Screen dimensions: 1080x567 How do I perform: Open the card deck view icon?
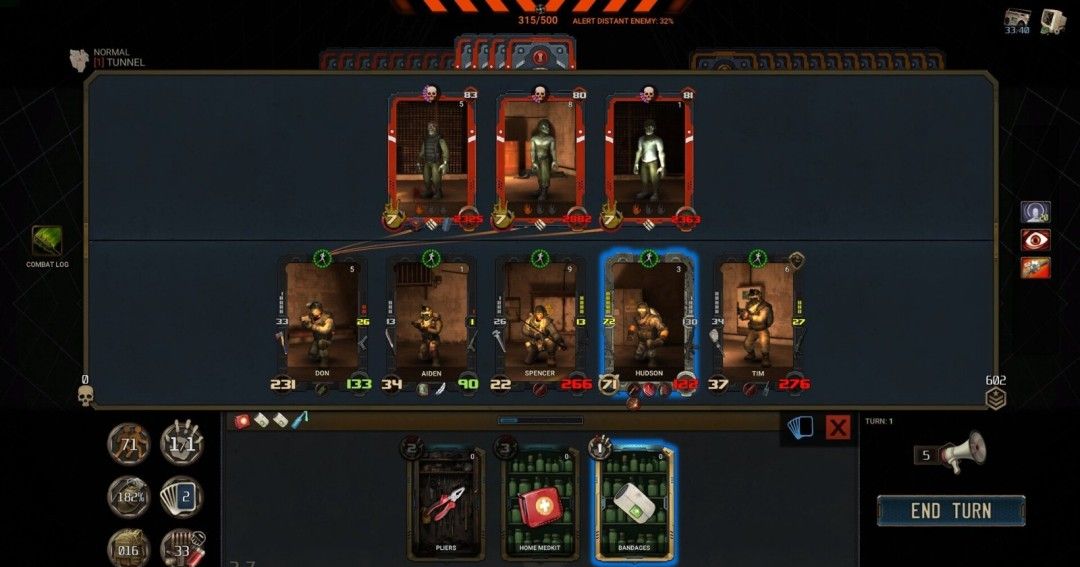(x=801, y=428)
